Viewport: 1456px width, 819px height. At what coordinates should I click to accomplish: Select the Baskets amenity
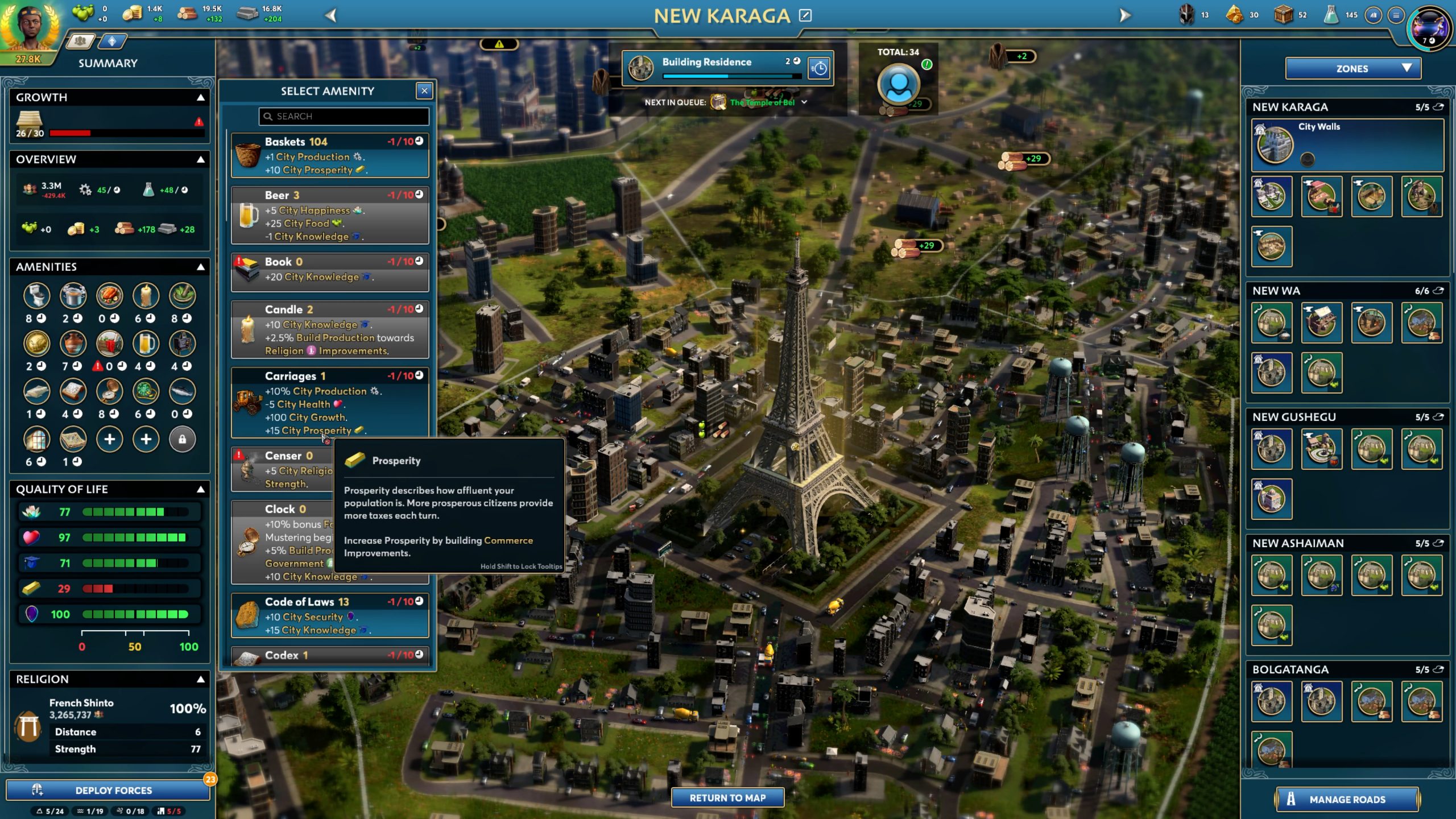[x=330, y=155]
